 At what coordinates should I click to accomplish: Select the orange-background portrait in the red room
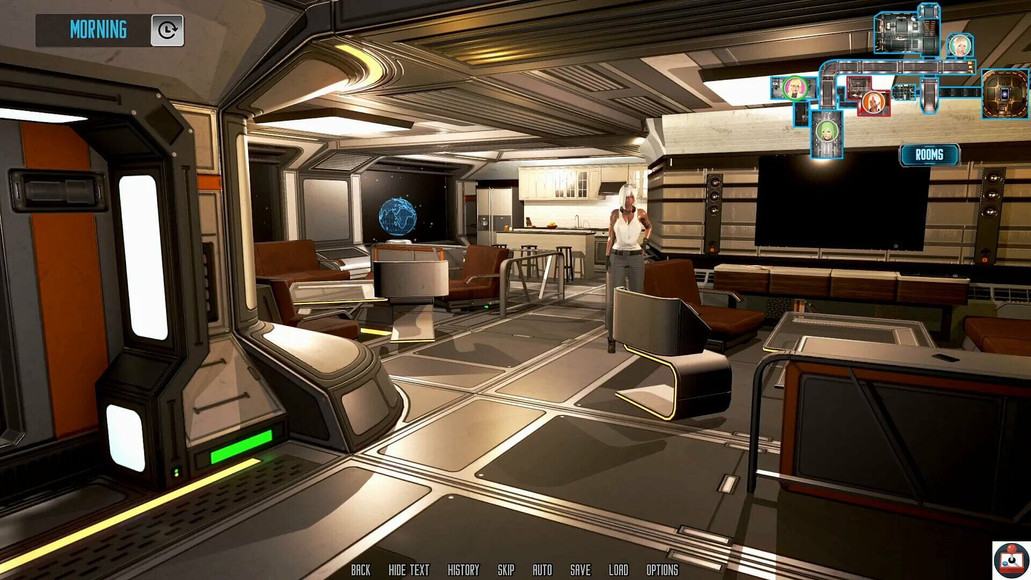click(873, 102)
